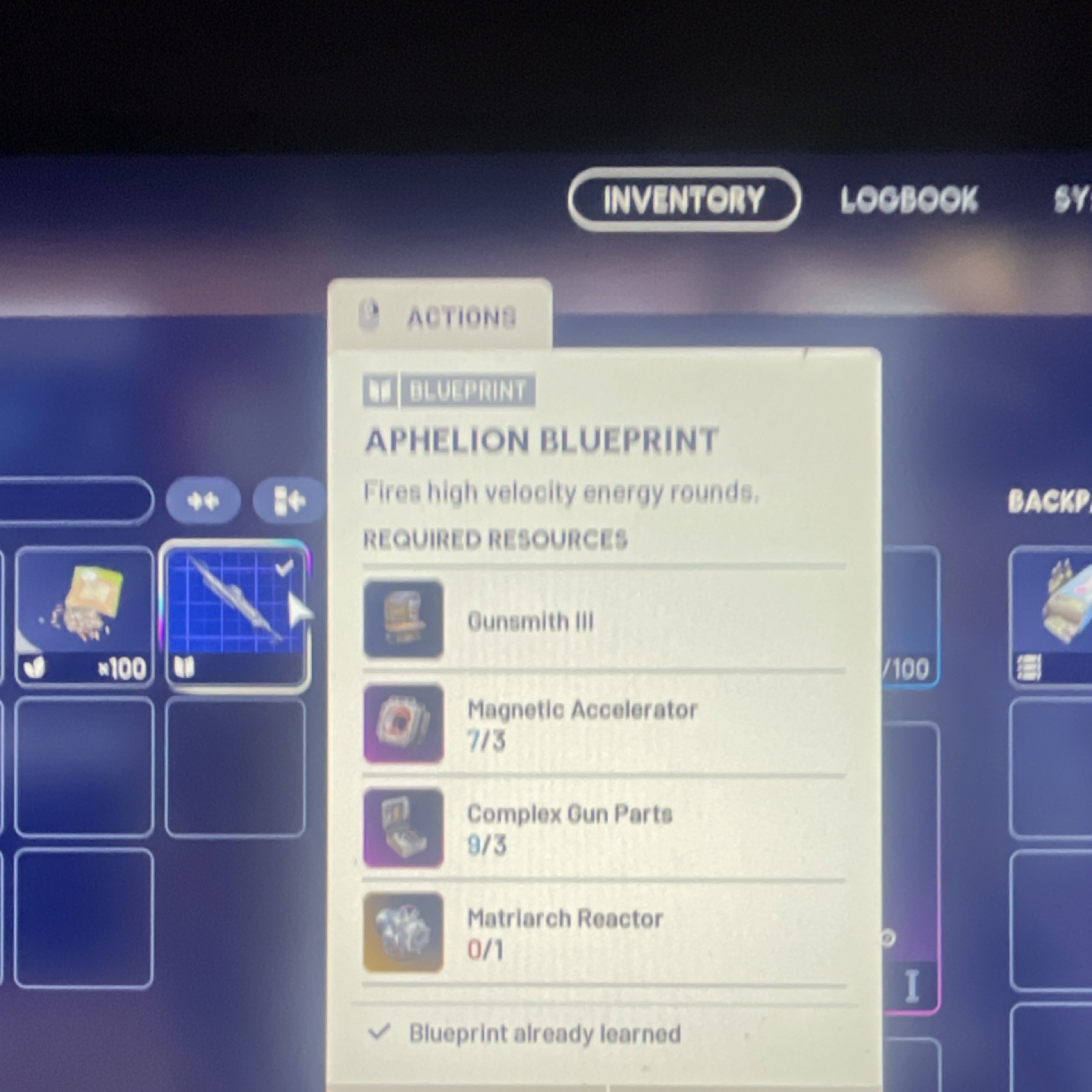The width and height of the screenshot is (1092, 1092).
Task: Click the Blueprint already learned checkmark
Action: [x=379, y=1032]
